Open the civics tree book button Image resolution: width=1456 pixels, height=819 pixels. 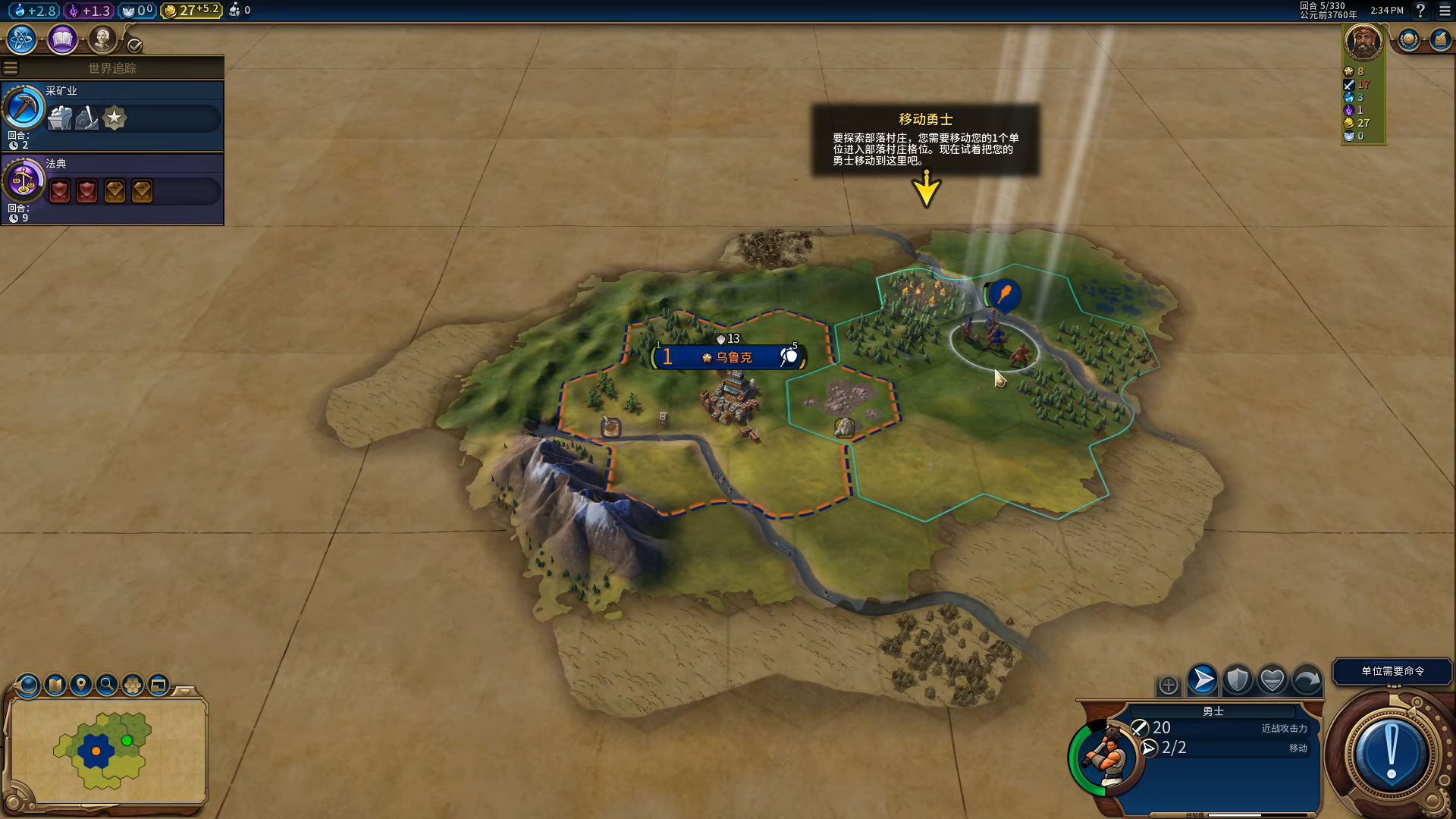click(62, 39)
